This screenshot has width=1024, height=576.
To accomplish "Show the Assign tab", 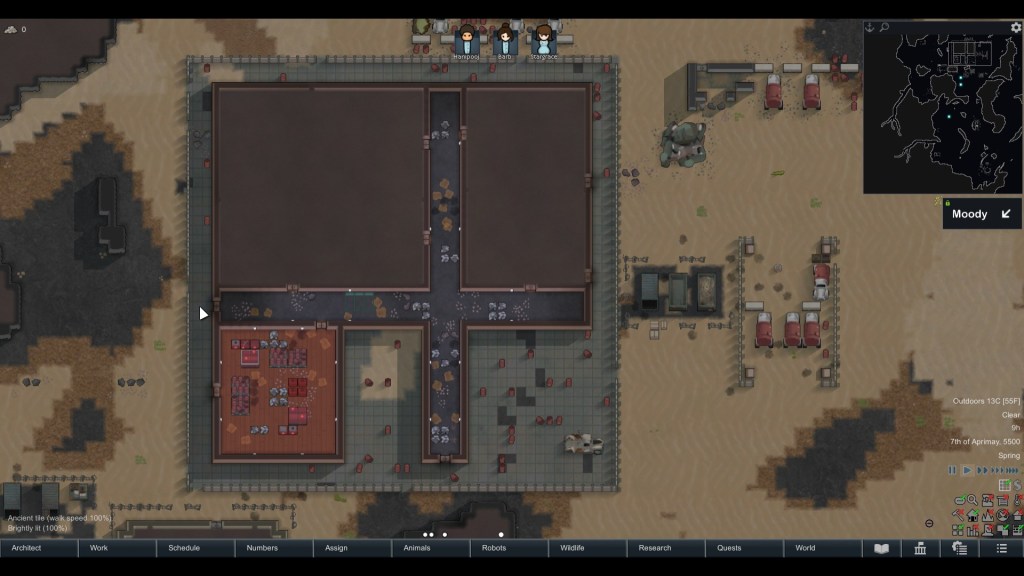I will click(352, 548).
